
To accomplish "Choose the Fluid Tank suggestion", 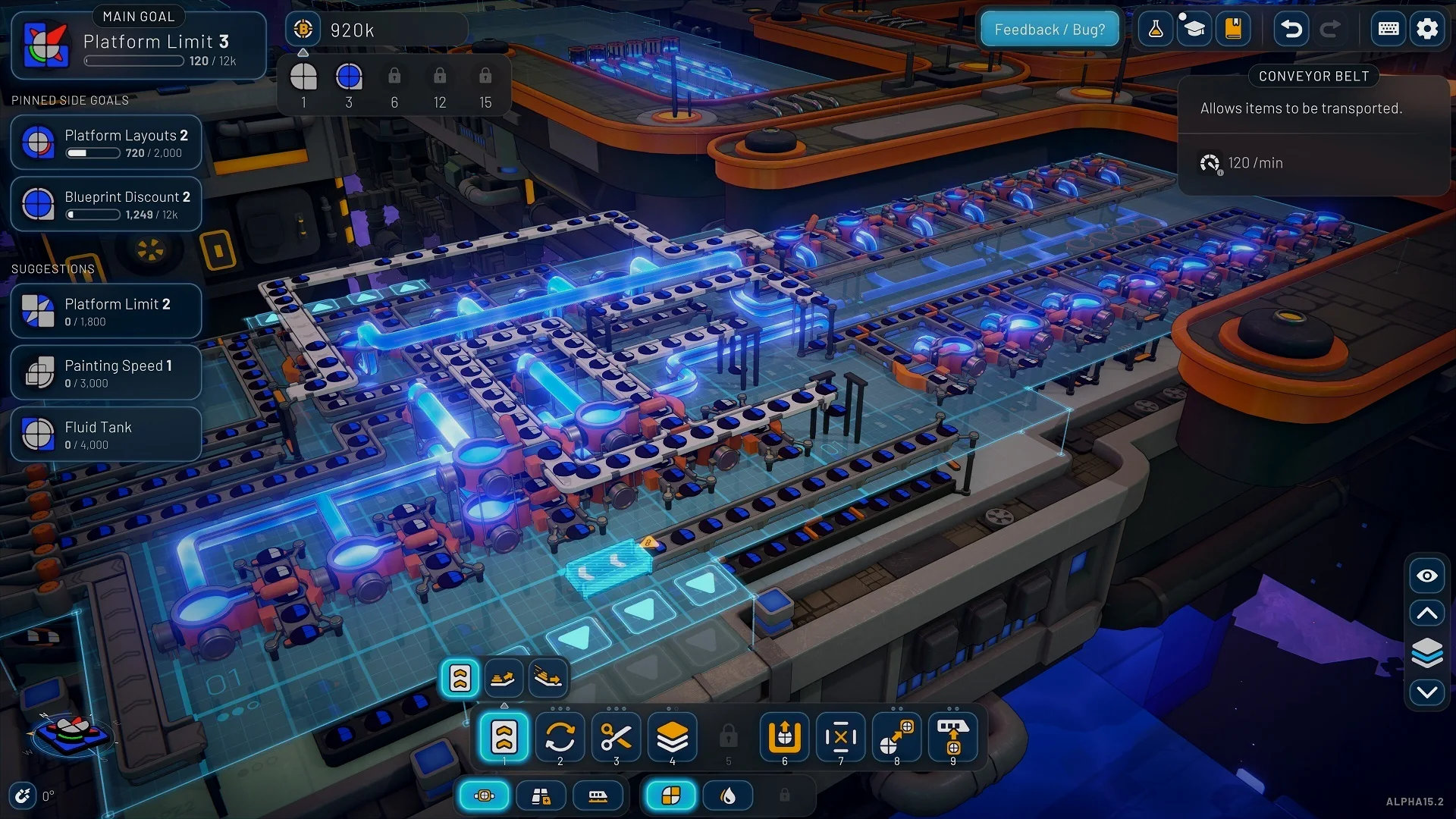I will coord(106,434).
